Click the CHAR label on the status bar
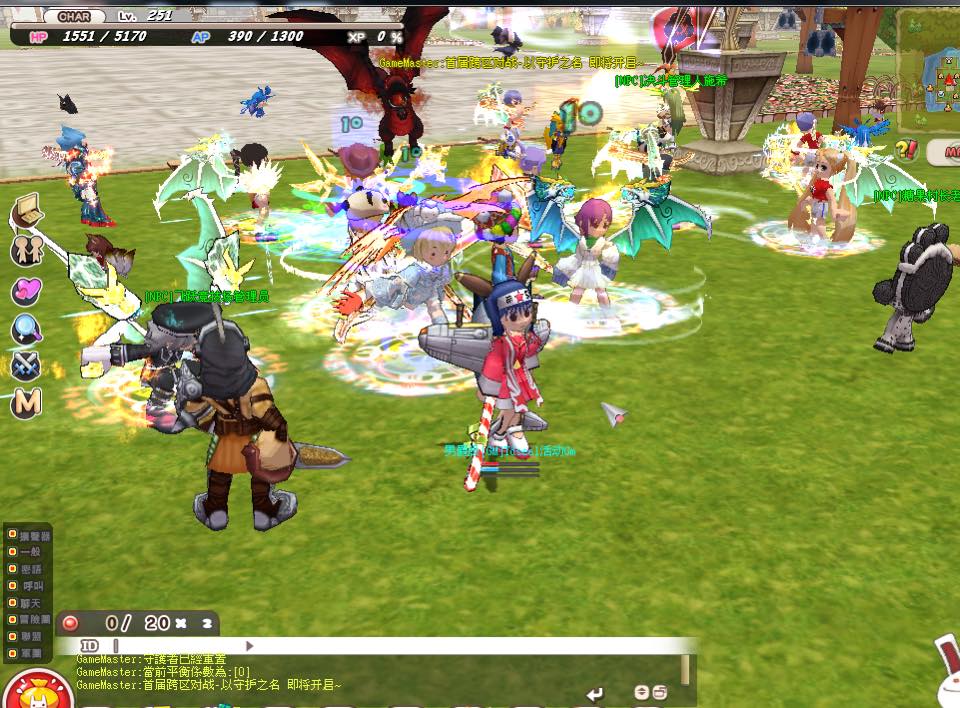This screenshot has width=960, height=708. point(75,17)
